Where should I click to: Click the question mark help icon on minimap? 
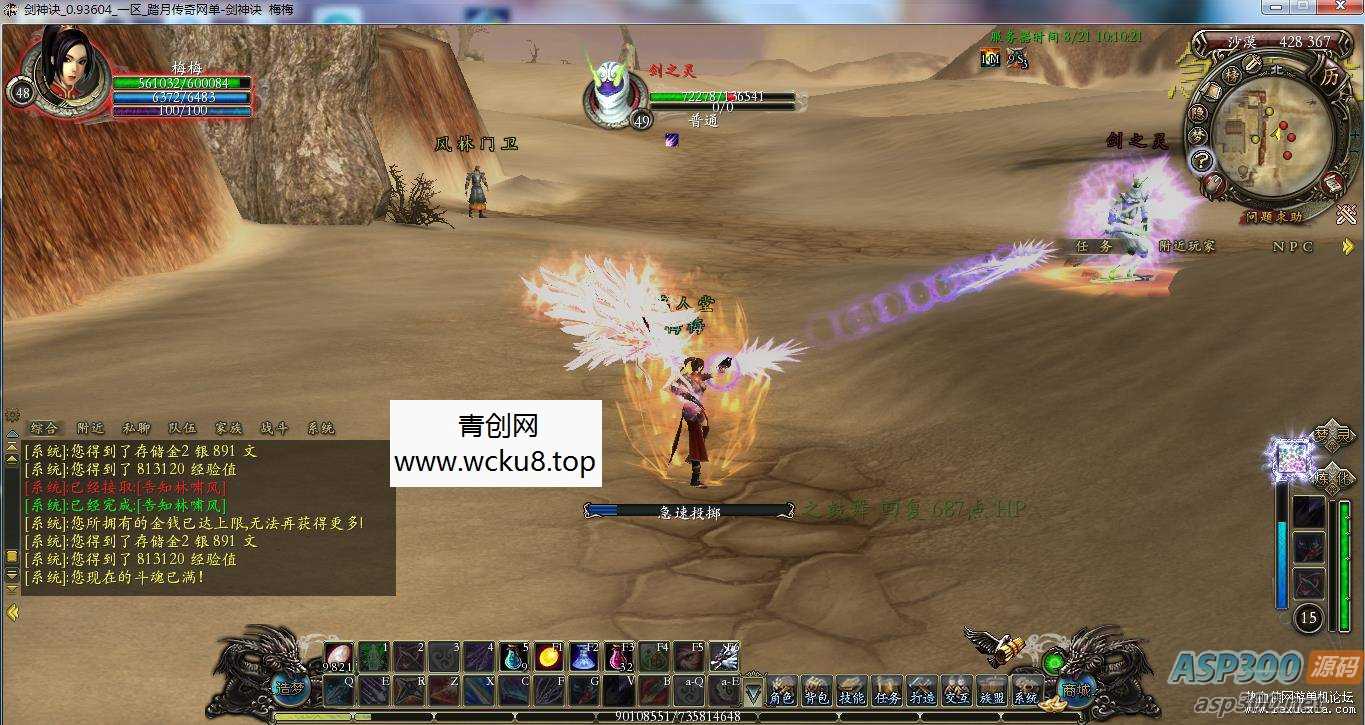(x=1200, y=160)
